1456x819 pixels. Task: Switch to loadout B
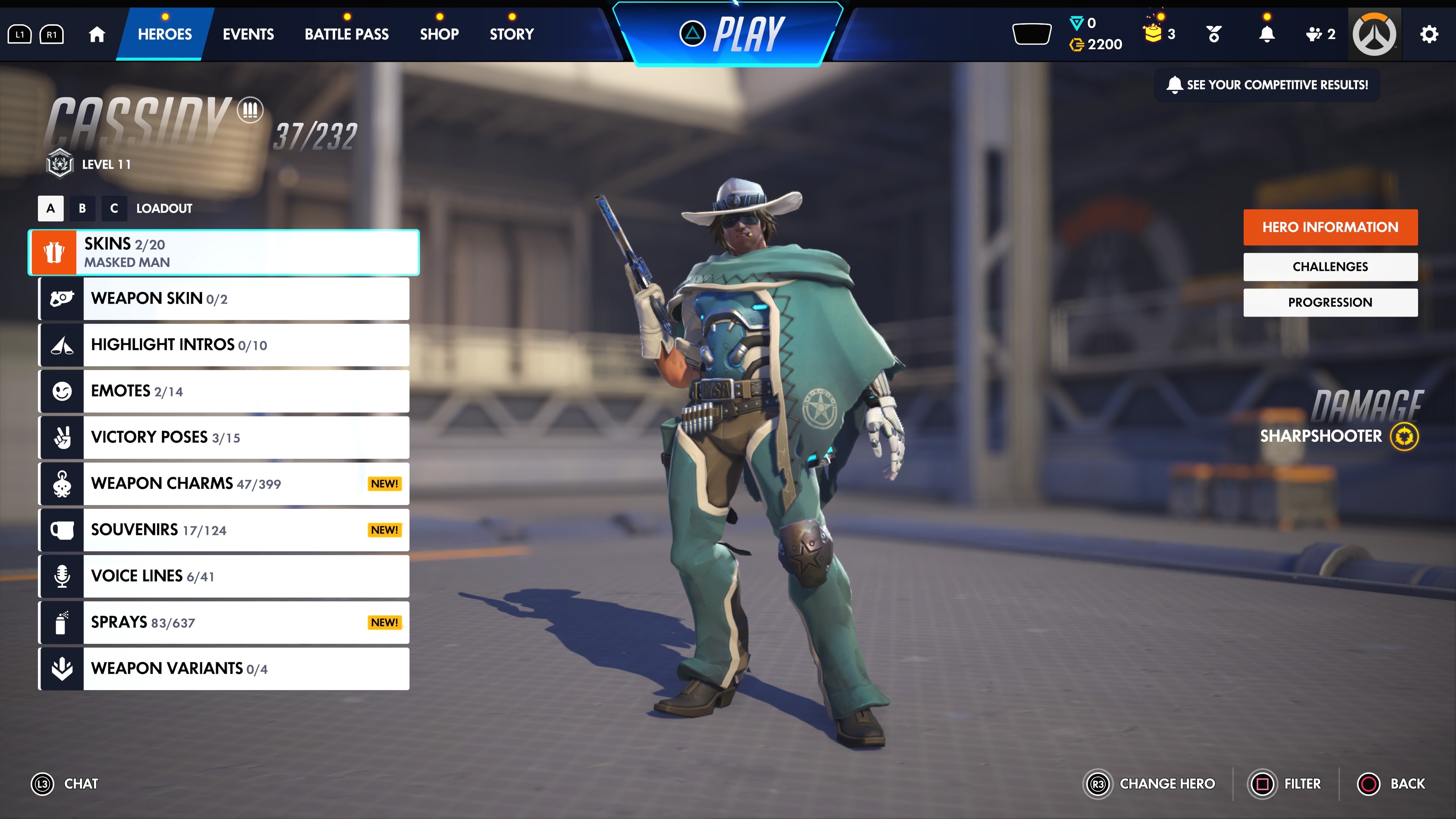coord(83,209)
